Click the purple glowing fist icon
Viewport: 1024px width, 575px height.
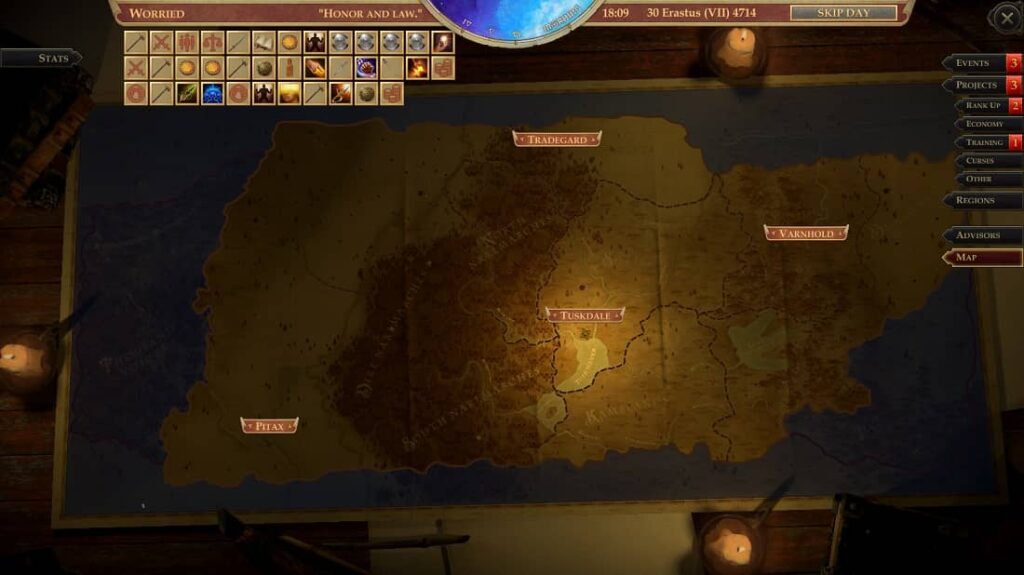tap(366, 68)
